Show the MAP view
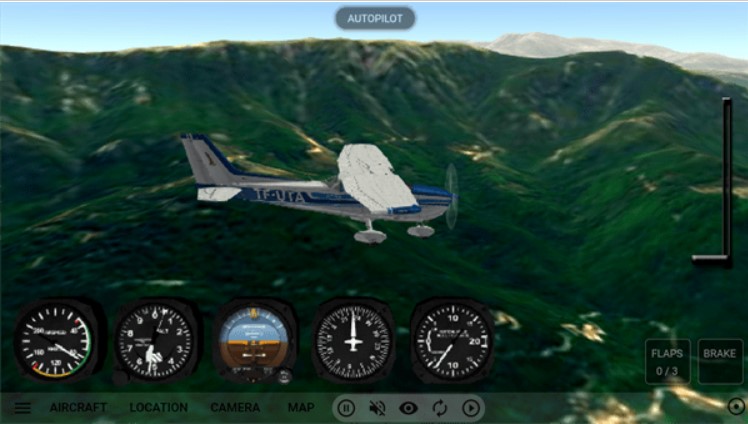This screenshot has height=424, width=748. [301, 407]
